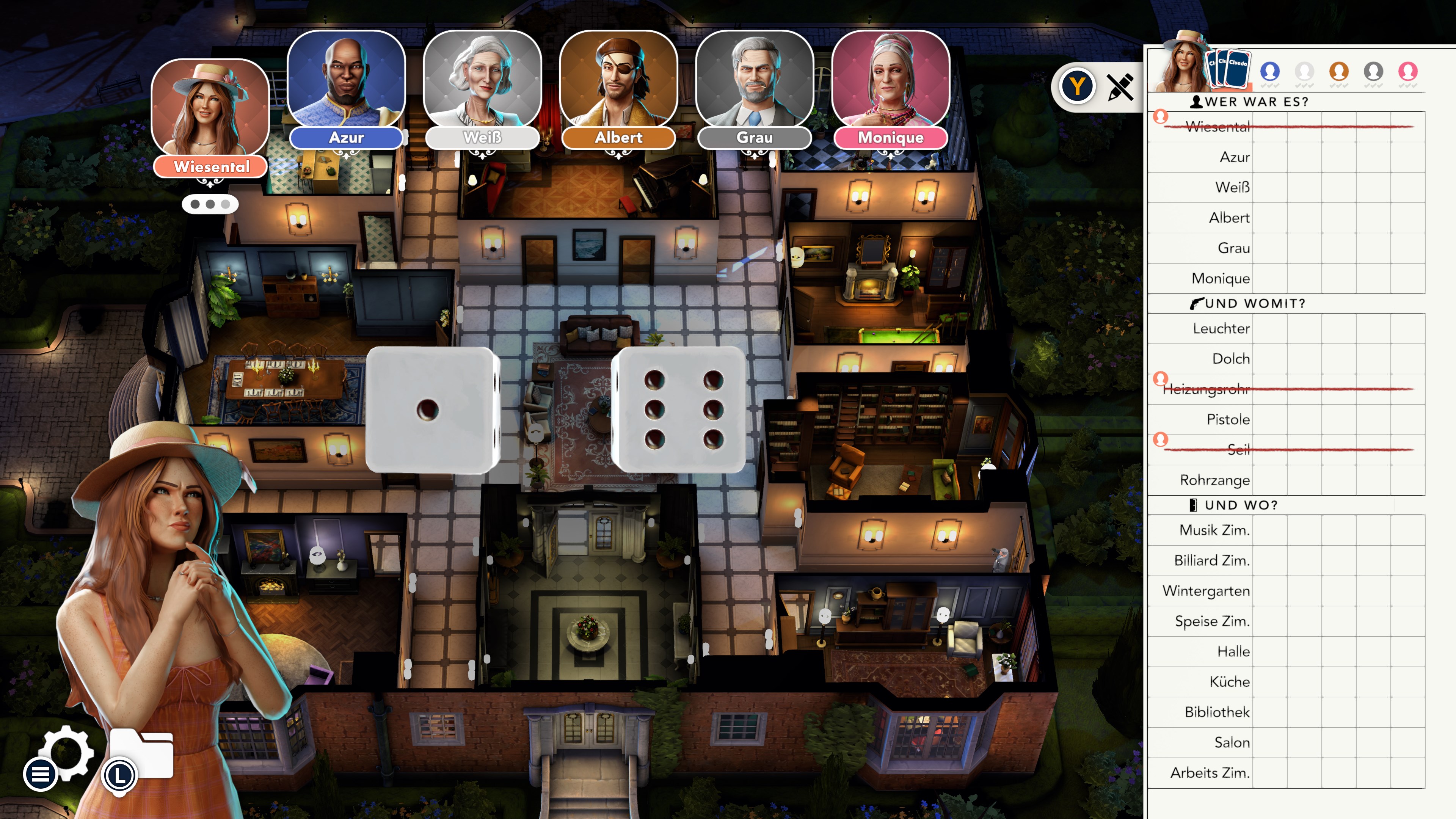Viewport: 1456px width, 819px height.
Task: Mark the Monique suspect row
Action: pos(1220,278)
